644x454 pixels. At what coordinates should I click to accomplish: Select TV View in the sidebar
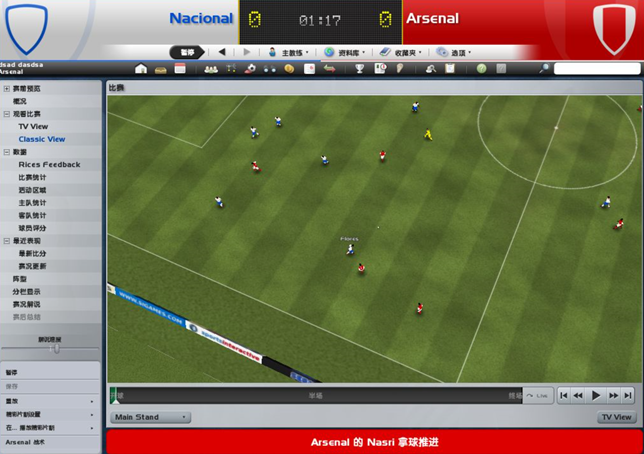point(33,127)
